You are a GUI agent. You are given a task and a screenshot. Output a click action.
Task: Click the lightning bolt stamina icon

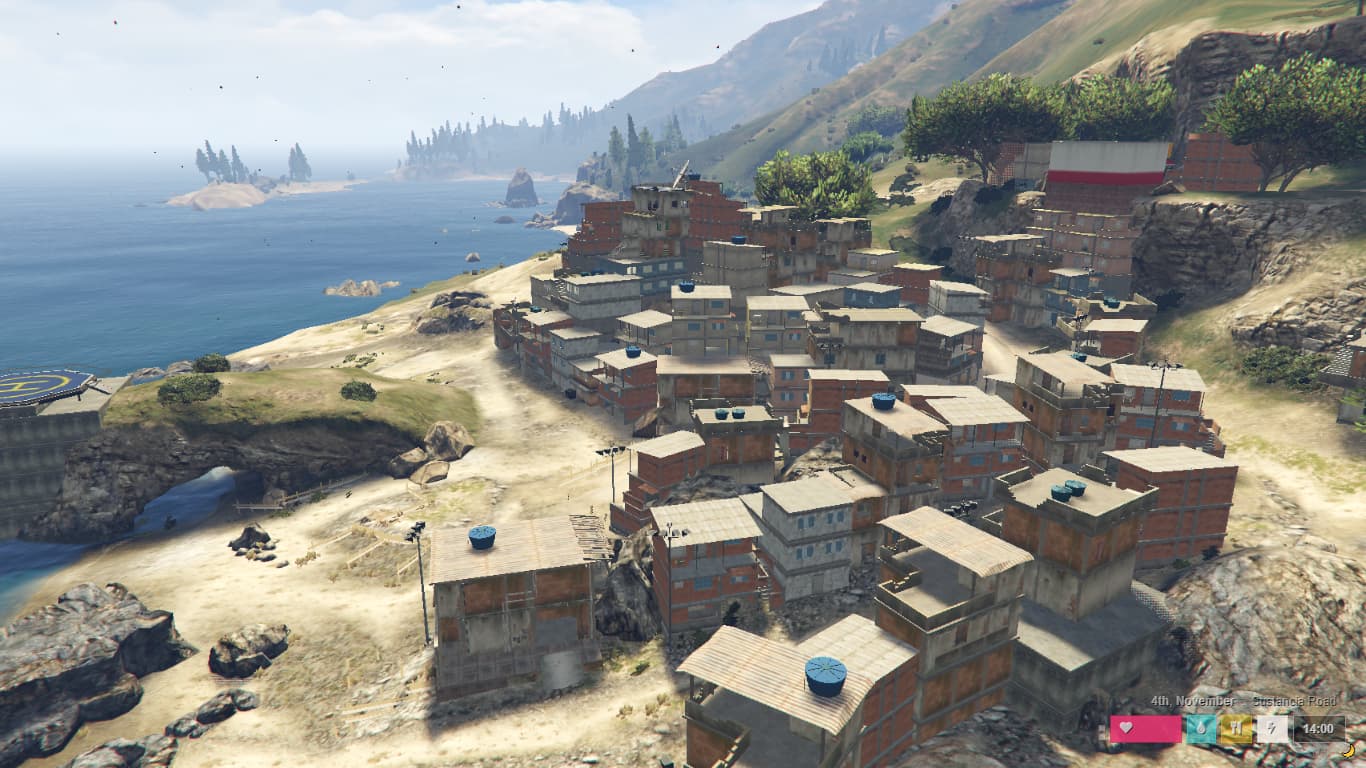point(1272,729)
